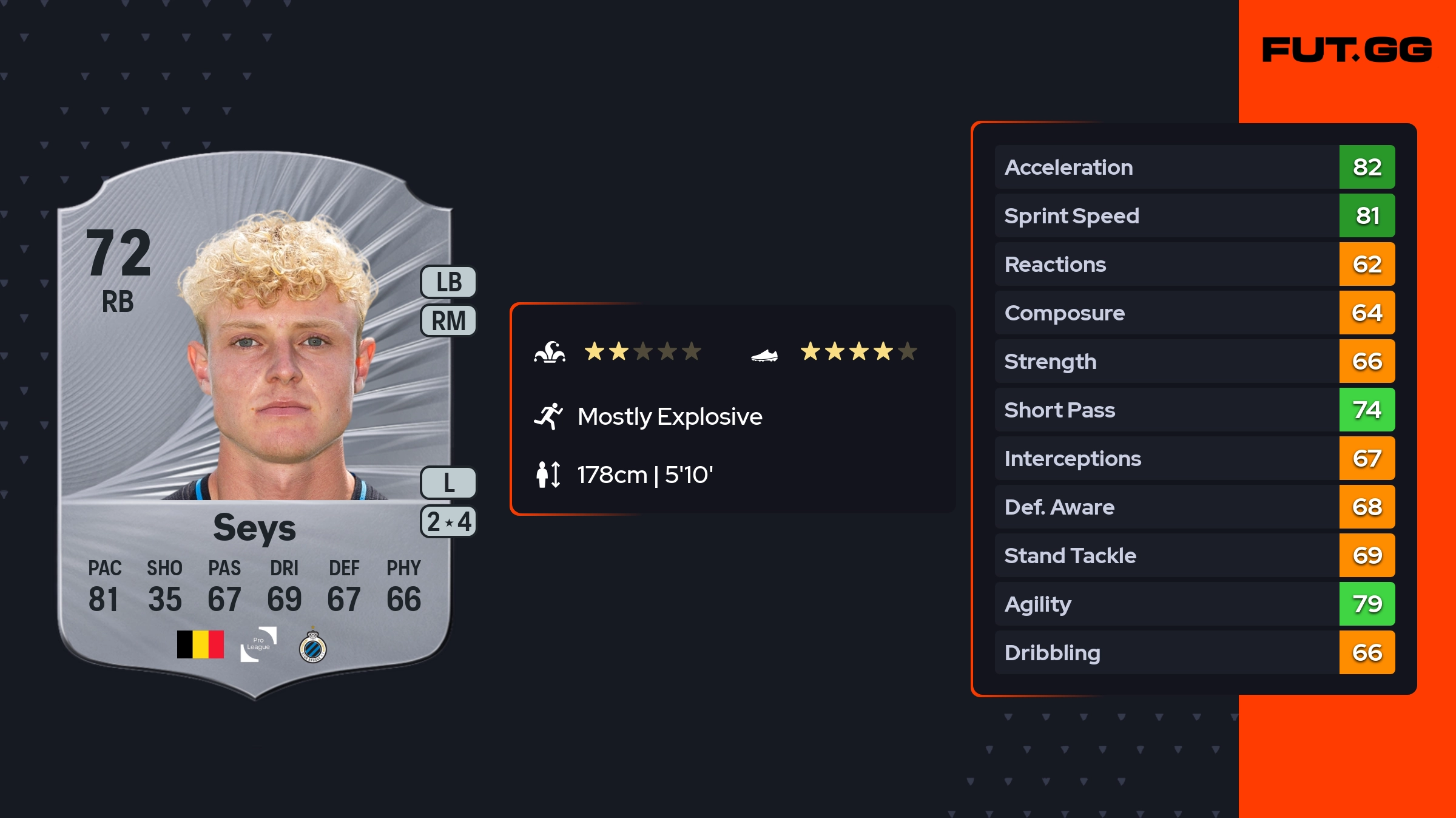Select the Strength stat row
The height and width of the screenshot is (818, 1456).
pyautogui.click(x=1194, y=361)
